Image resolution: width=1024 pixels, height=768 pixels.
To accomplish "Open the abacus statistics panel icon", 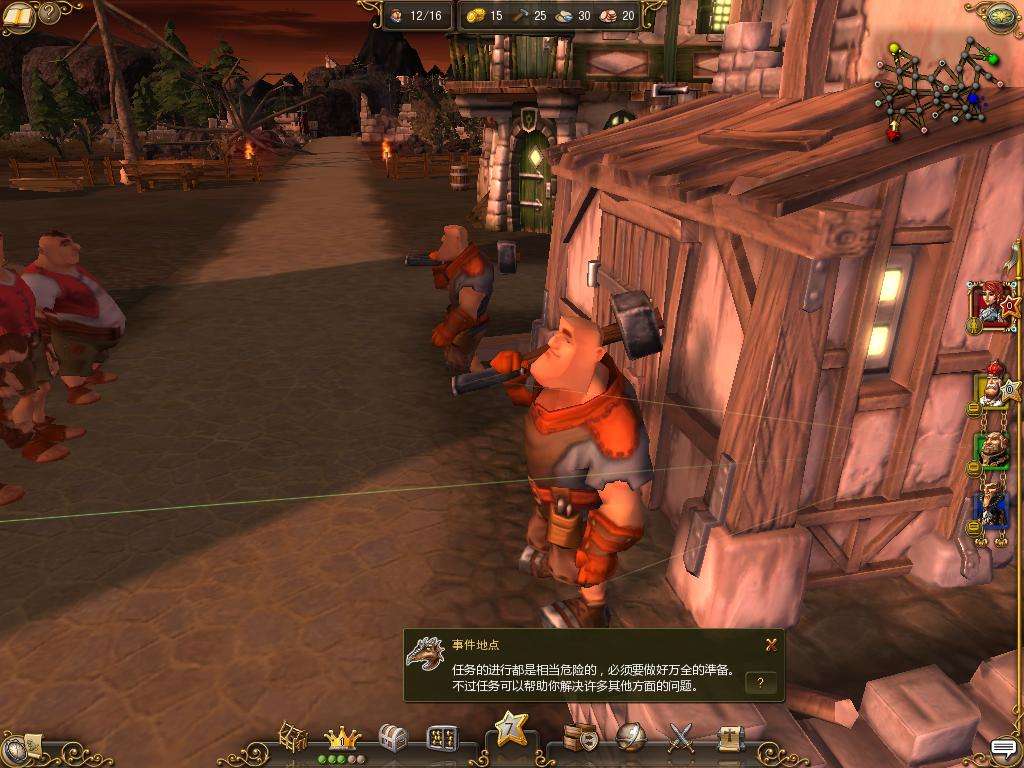I will point(442,739).
